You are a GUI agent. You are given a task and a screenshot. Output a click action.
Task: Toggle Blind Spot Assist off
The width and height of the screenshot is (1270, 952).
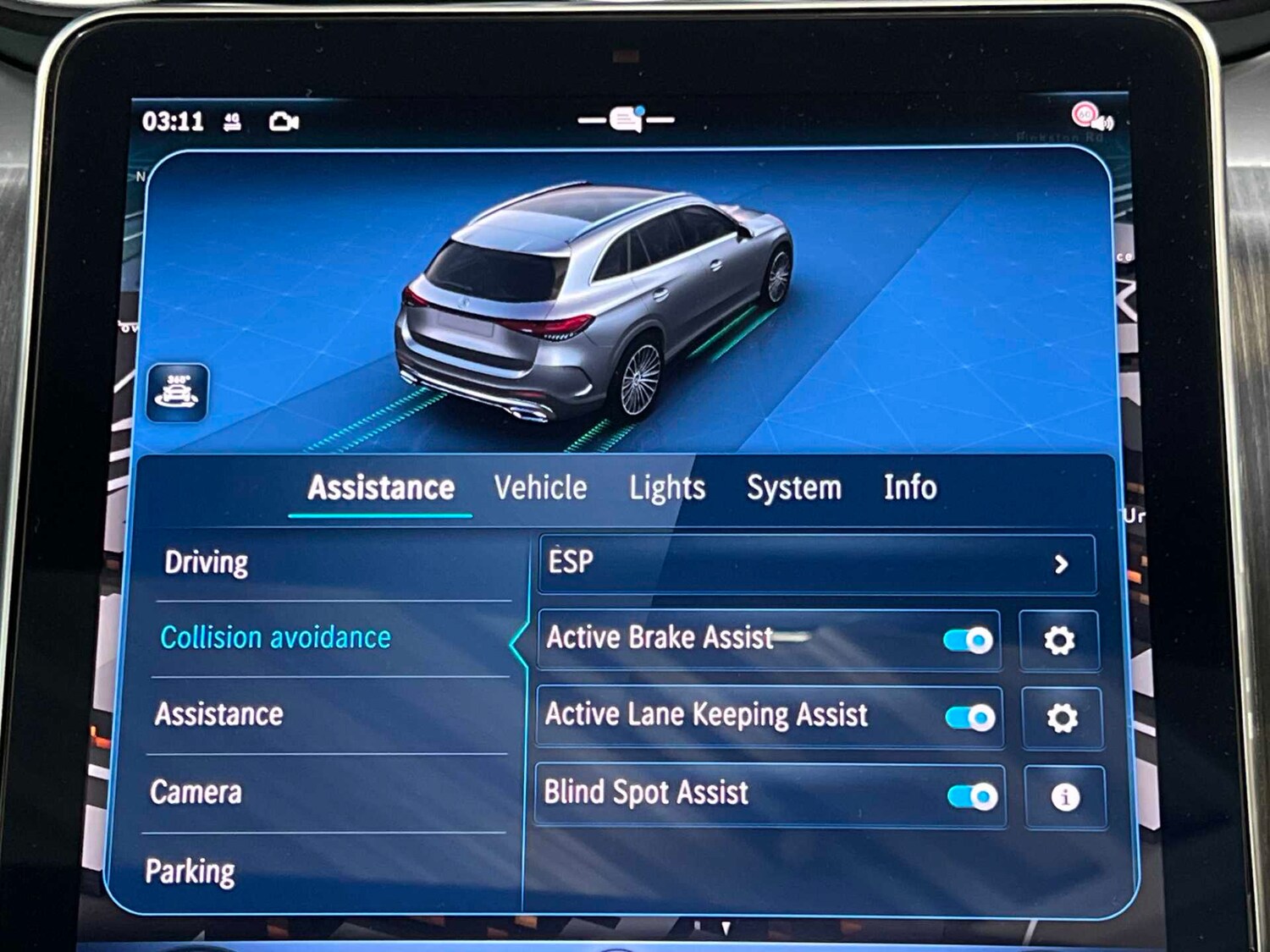(972, 795)
